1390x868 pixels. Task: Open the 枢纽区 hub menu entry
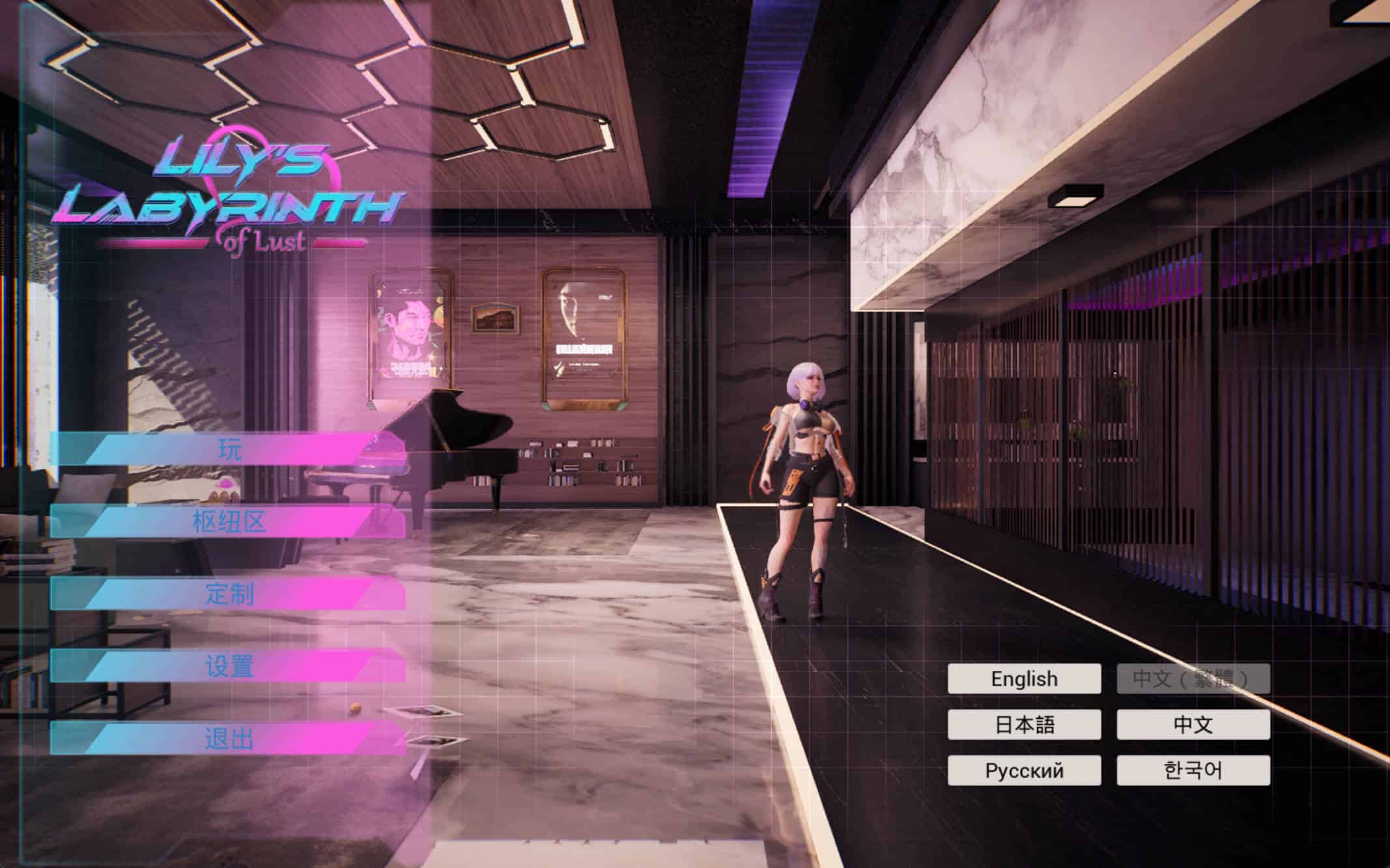pyautogui.click(x=229, y=522)
